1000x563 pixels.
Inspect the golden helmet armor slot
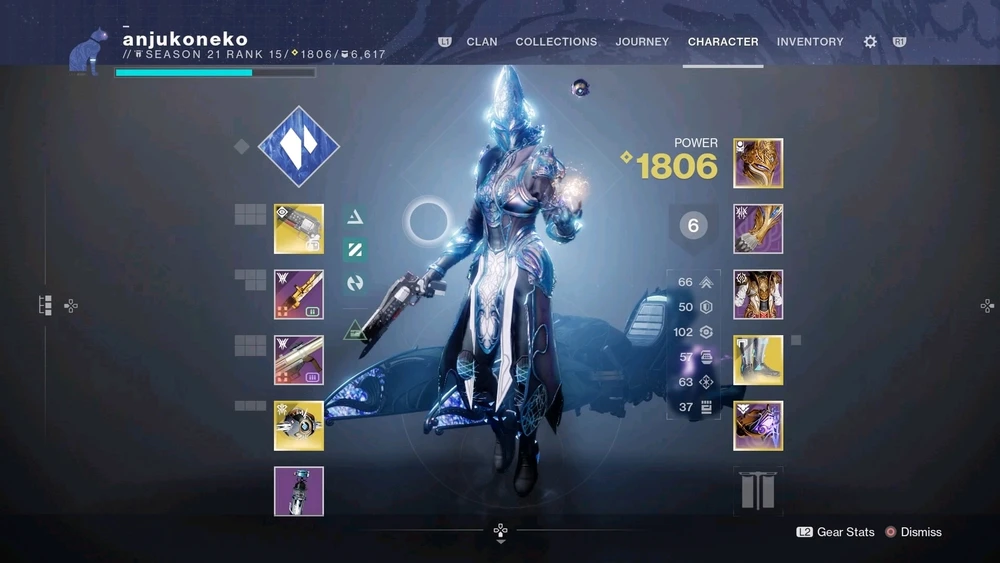click(758, 163)
